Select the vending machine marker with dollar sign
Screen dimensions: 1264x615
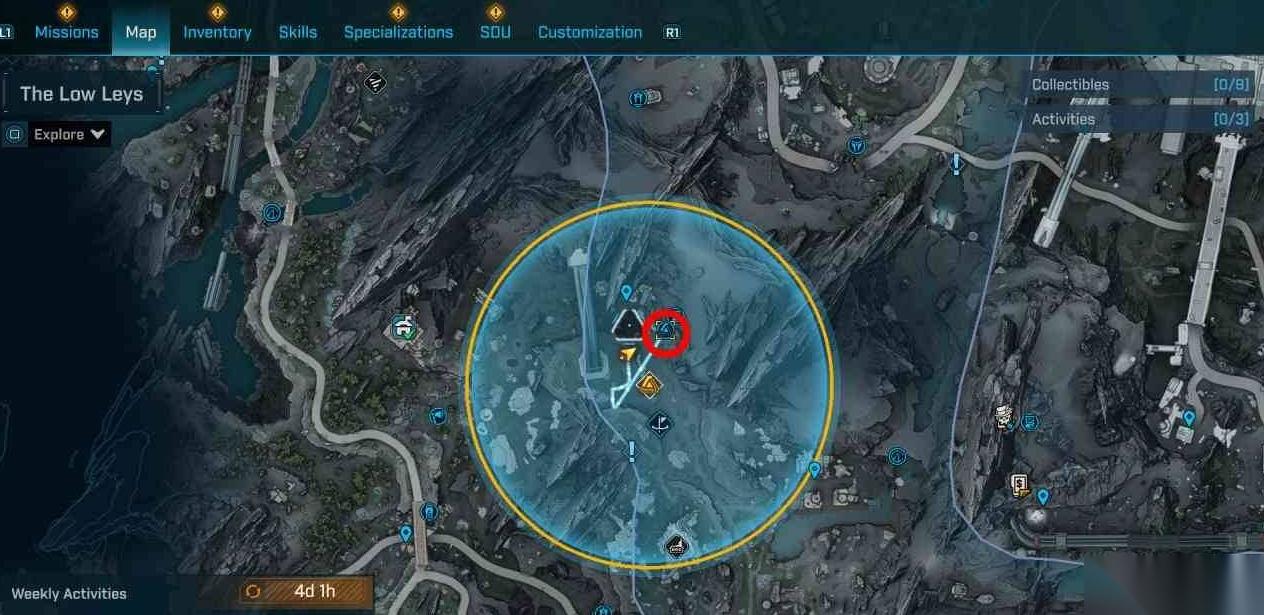pos(1019,486)
